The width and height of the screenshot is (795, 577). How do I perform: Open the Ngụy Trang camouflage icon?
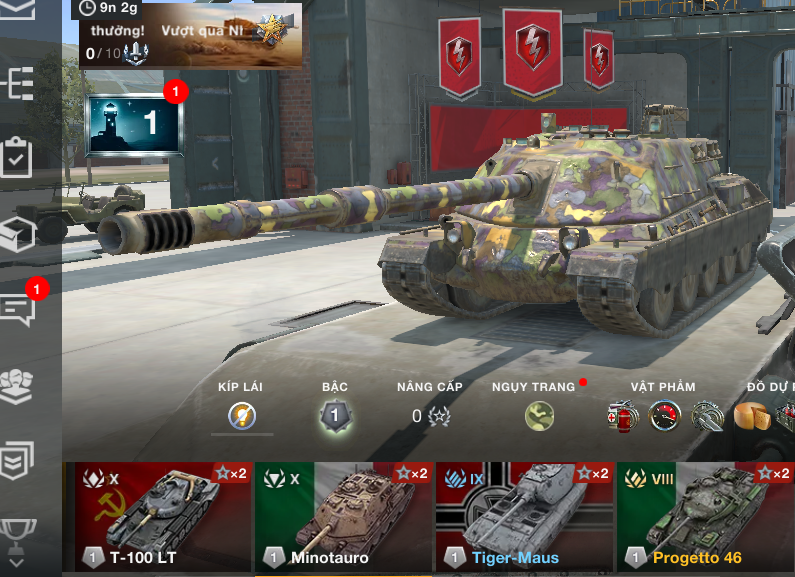(x=540, y=415)
